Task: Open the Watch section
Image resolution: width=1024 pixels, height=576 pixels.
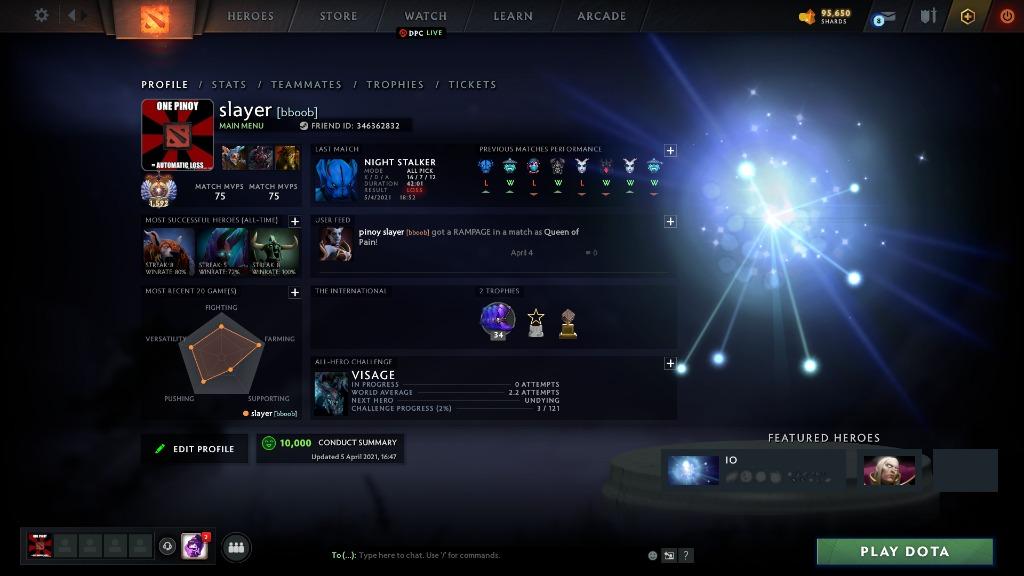Action: pos(425,16)
